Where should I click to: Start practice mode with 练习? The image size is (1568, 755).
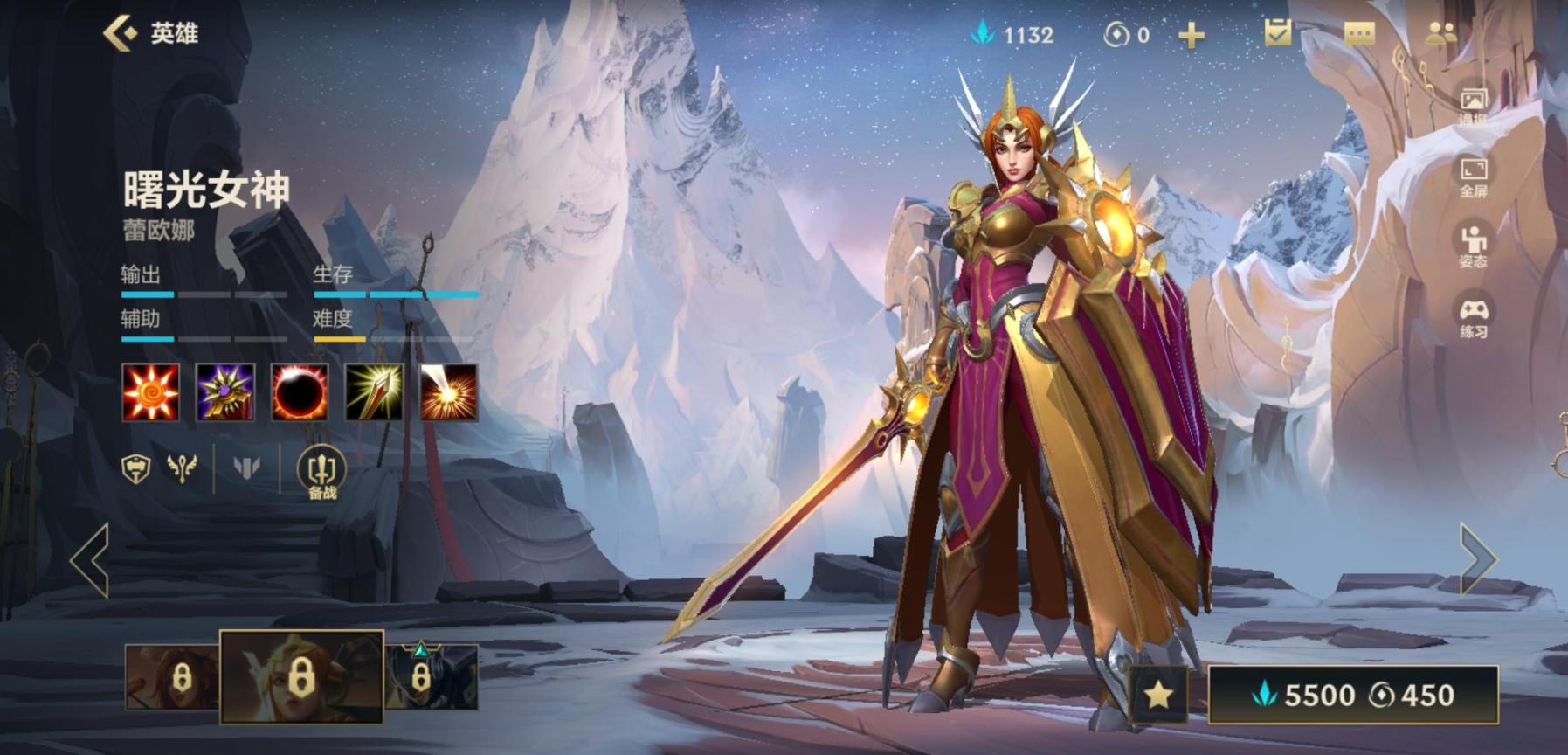(1473, 316)
